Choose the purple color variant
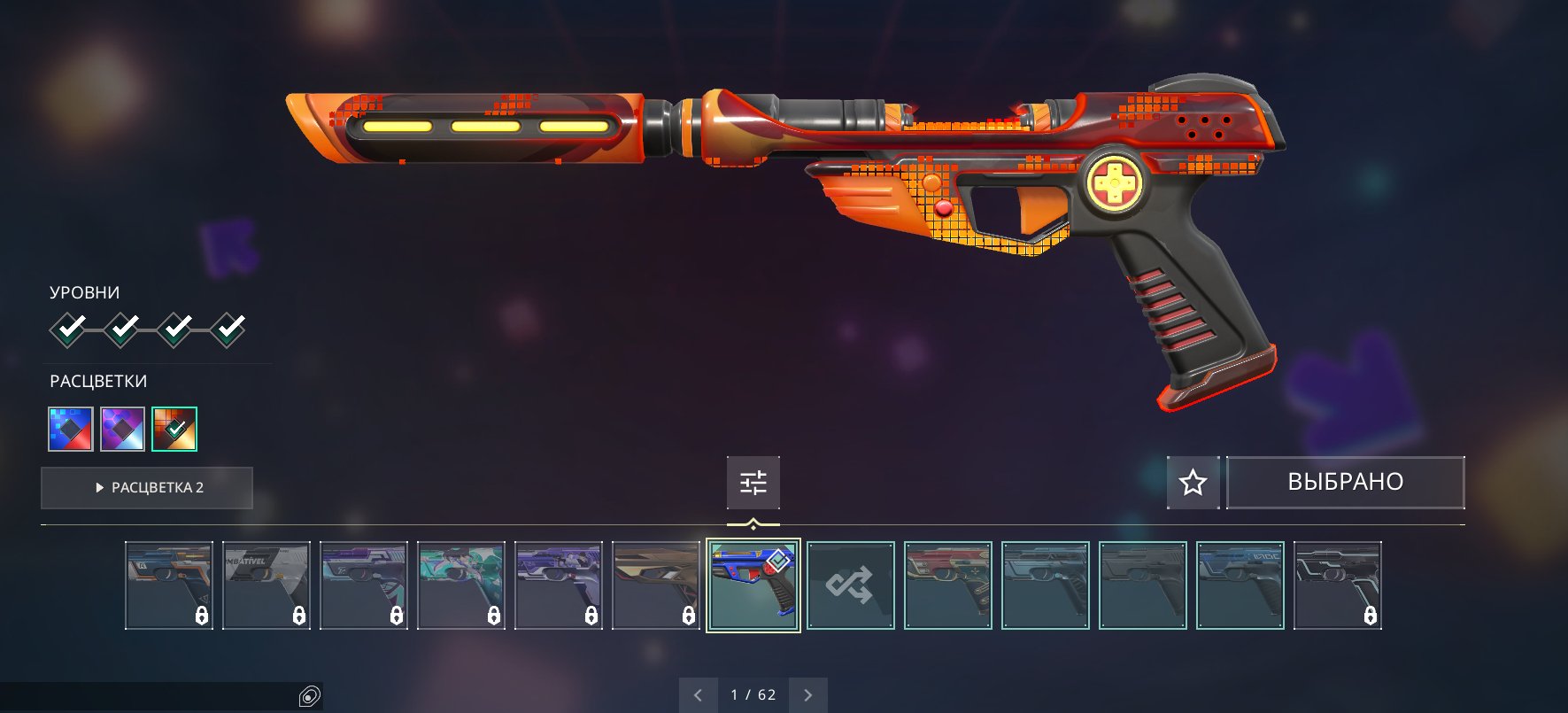This screenshot has width=1568, height=713. [122, 429]
